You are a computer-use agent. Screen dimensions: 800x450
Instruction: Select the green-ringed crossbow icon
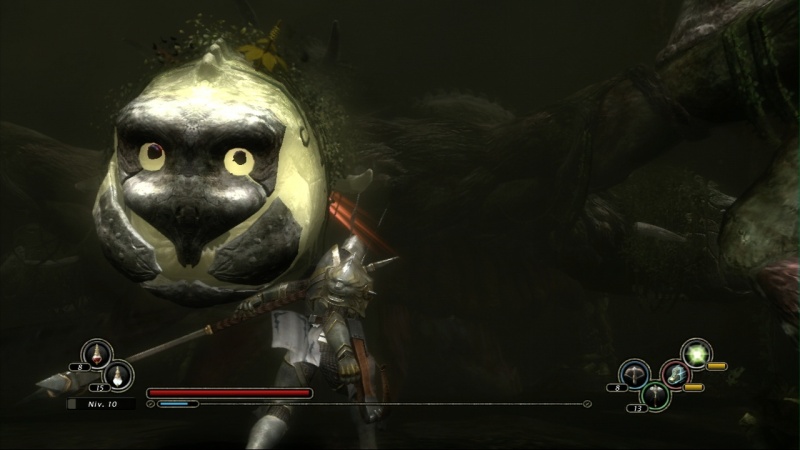654,394
